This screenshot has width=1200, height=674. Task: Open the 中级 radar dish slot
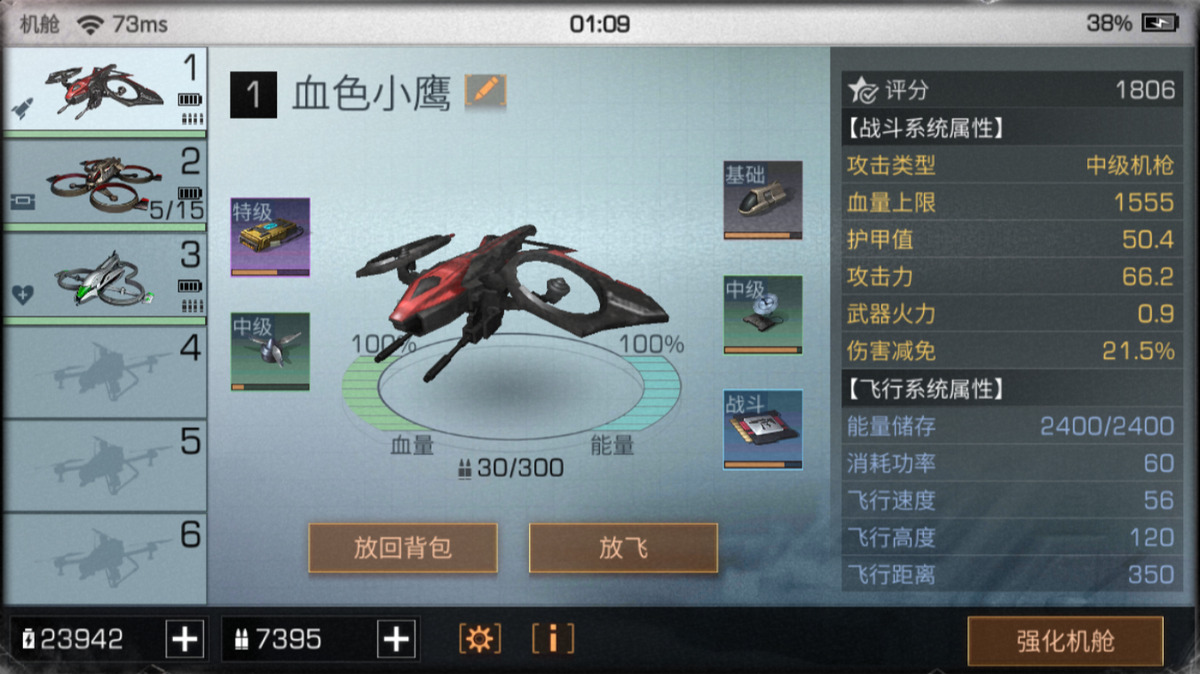click(x=763, y=315)
